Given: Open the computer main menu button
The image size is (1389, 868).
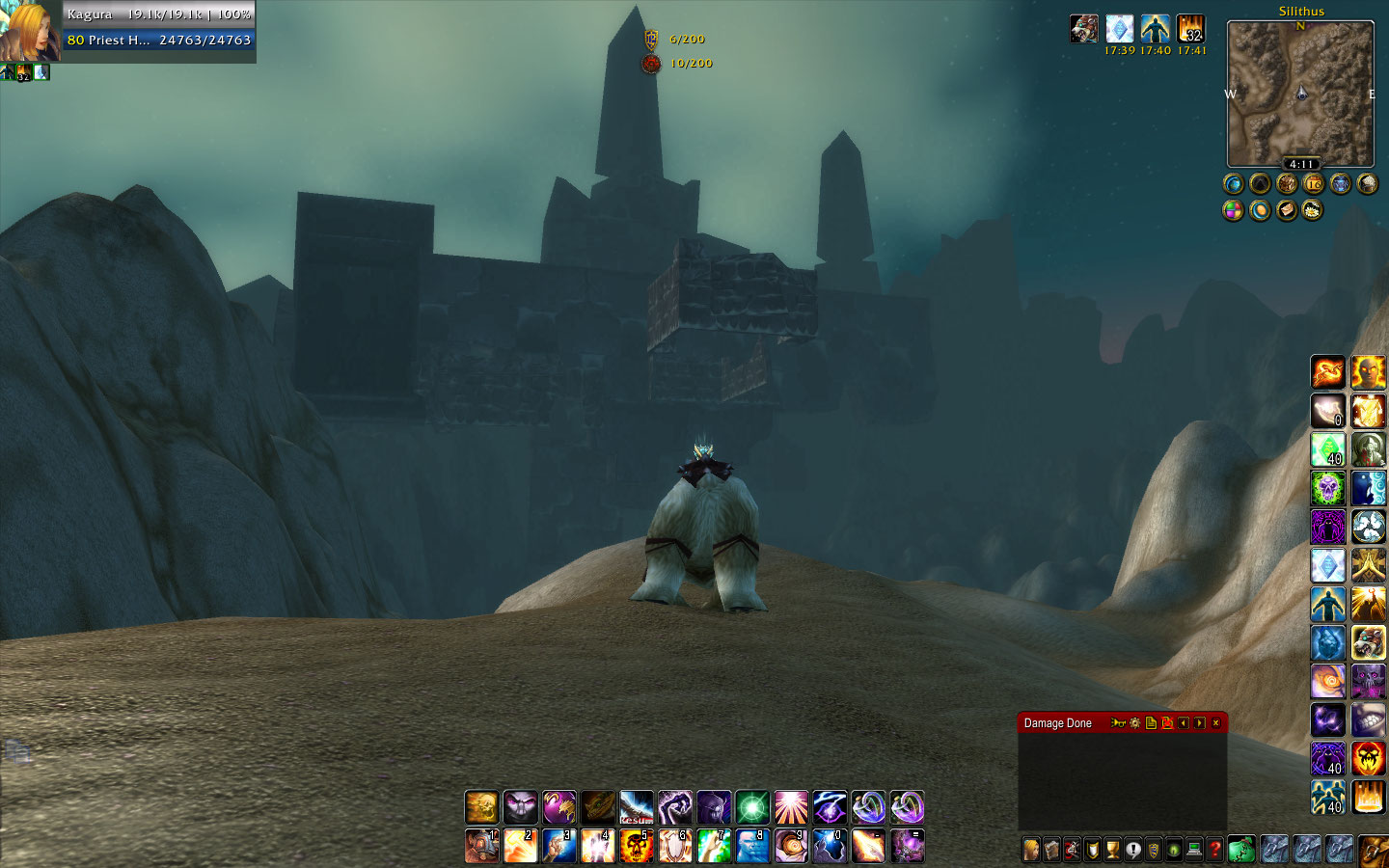Looking at the screenshot, I should coord(1194,850).
